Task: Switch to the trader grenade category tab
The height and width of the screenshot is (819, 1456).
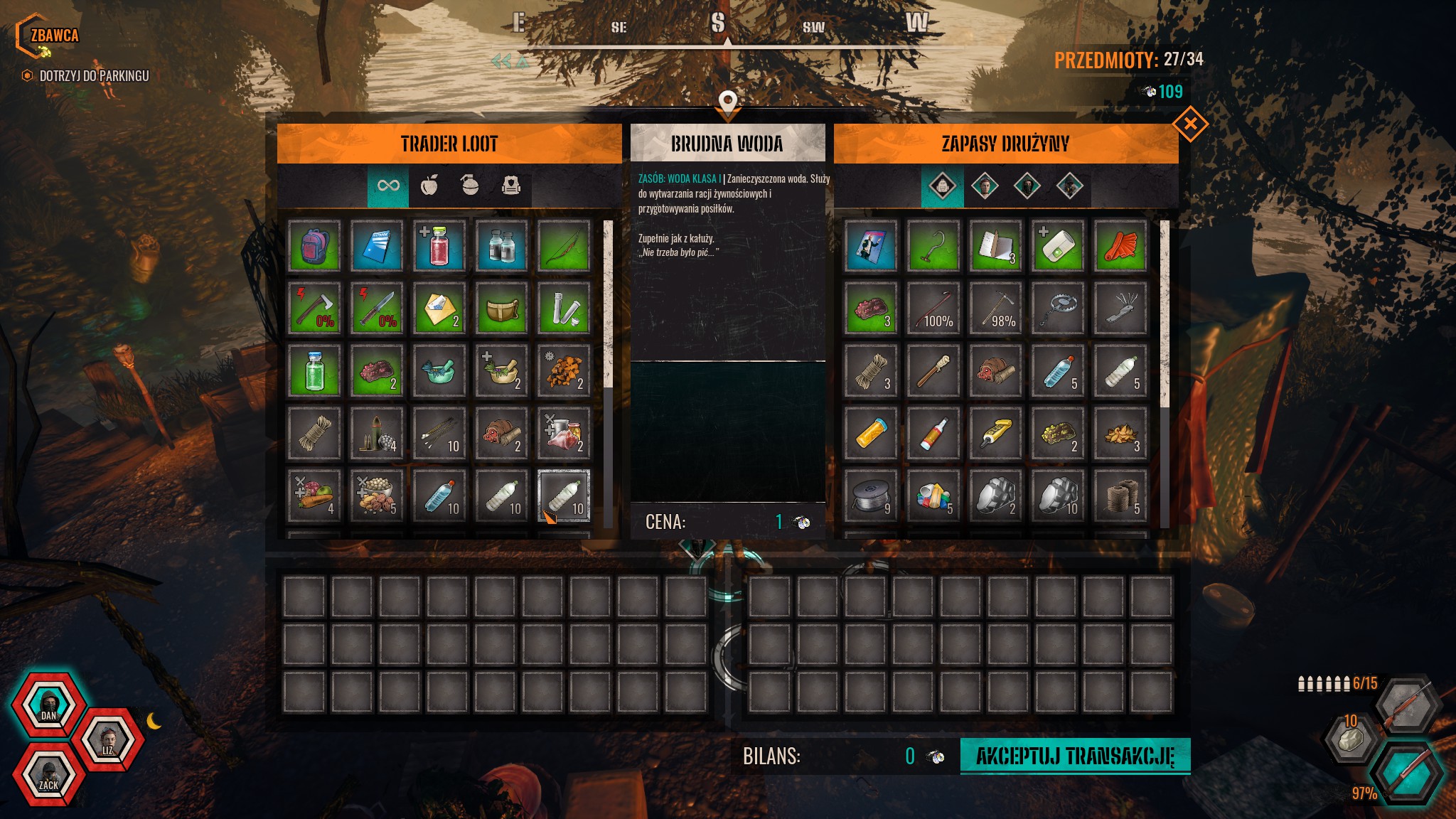Action: (x=470, y=186)
